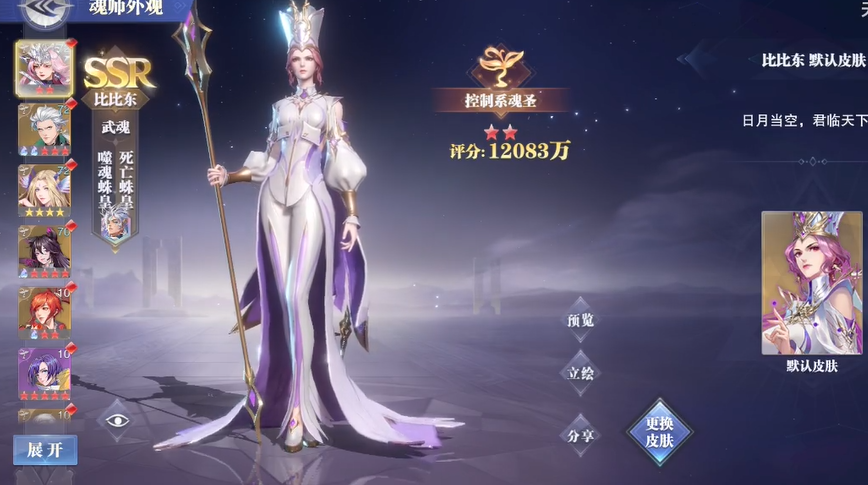This screenshot has width=868, height=485.
Task: Pick the black-haired cat-eared character portrait
Action: [44, 251]
